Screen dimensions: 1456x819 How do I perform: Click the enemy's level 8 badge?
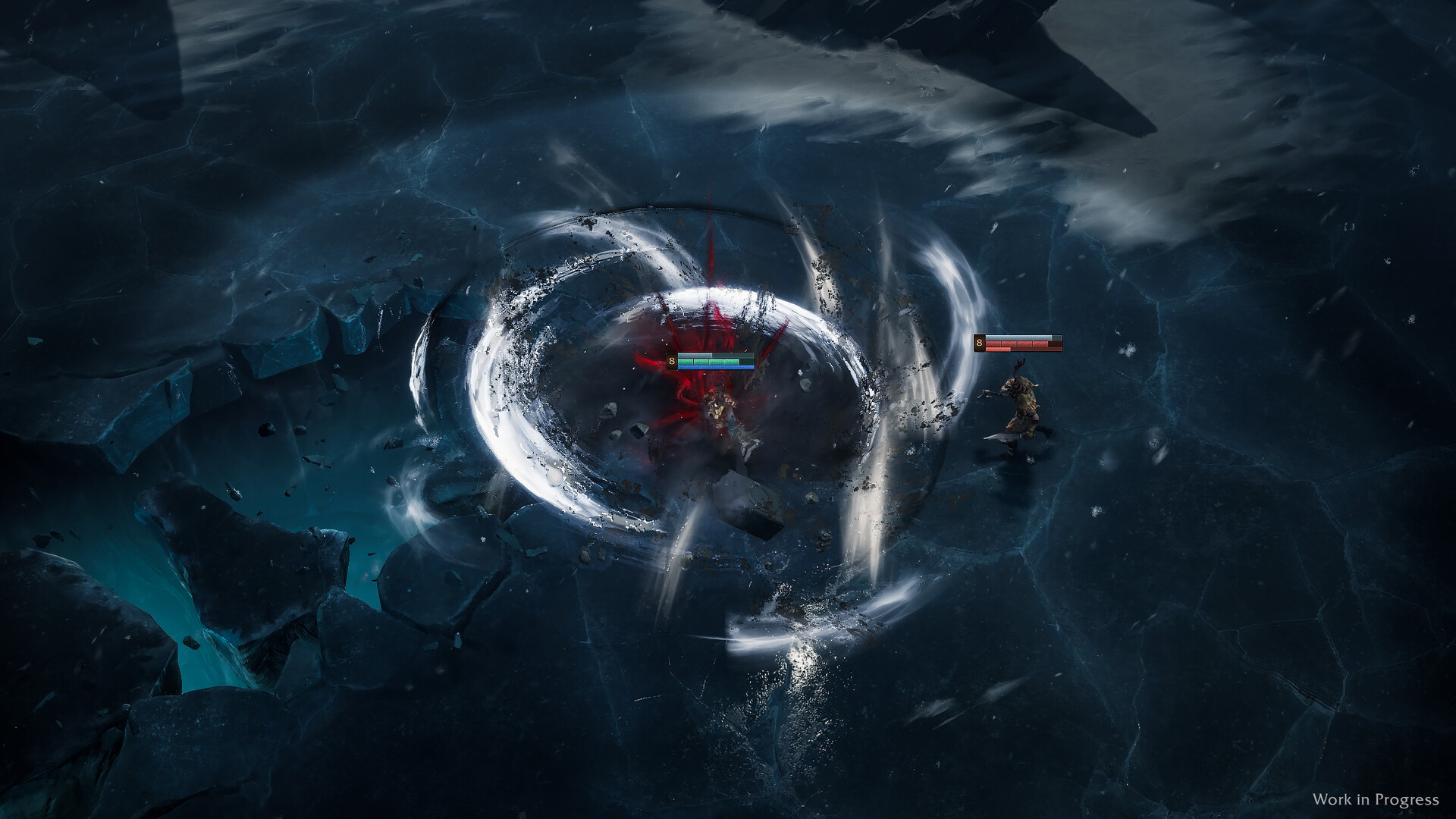point(981,344)
